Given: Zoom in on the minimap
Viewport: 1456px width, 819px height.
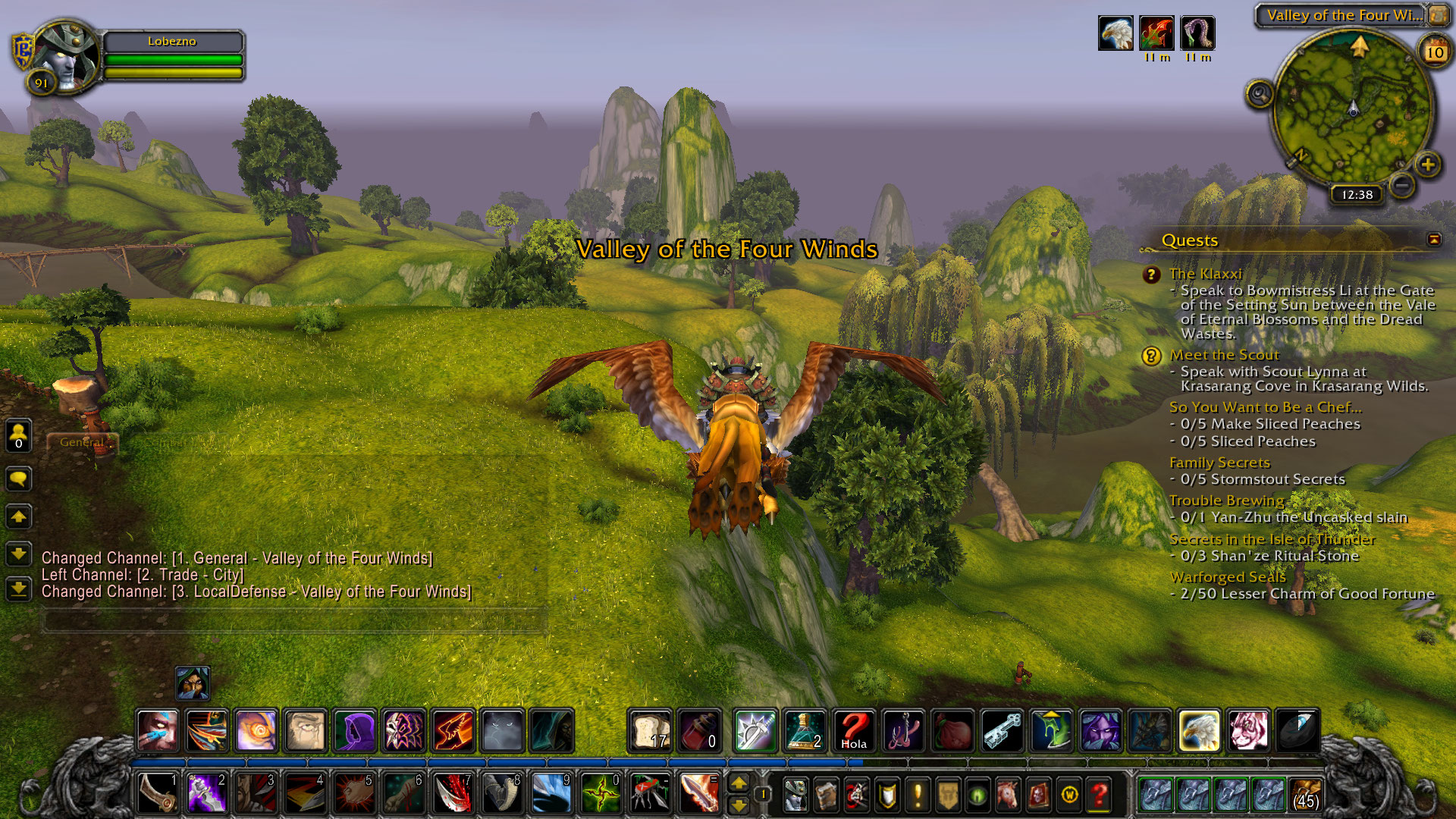Looking at the screenshot, I should [1428, 165].
